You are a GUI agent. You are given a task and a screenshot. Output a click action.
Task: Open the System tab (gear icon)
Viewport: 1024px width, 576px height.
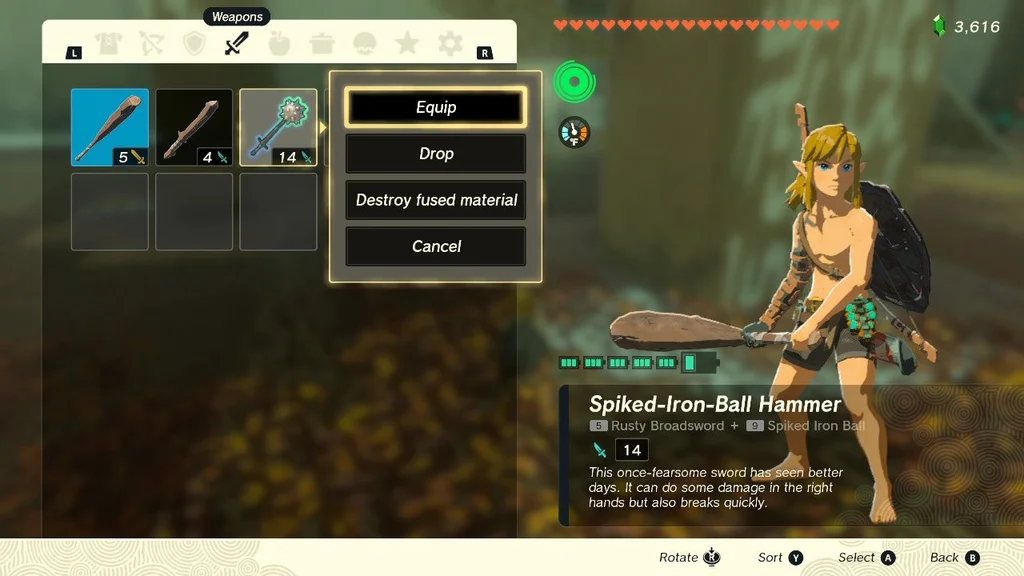[x=450, y=44]
